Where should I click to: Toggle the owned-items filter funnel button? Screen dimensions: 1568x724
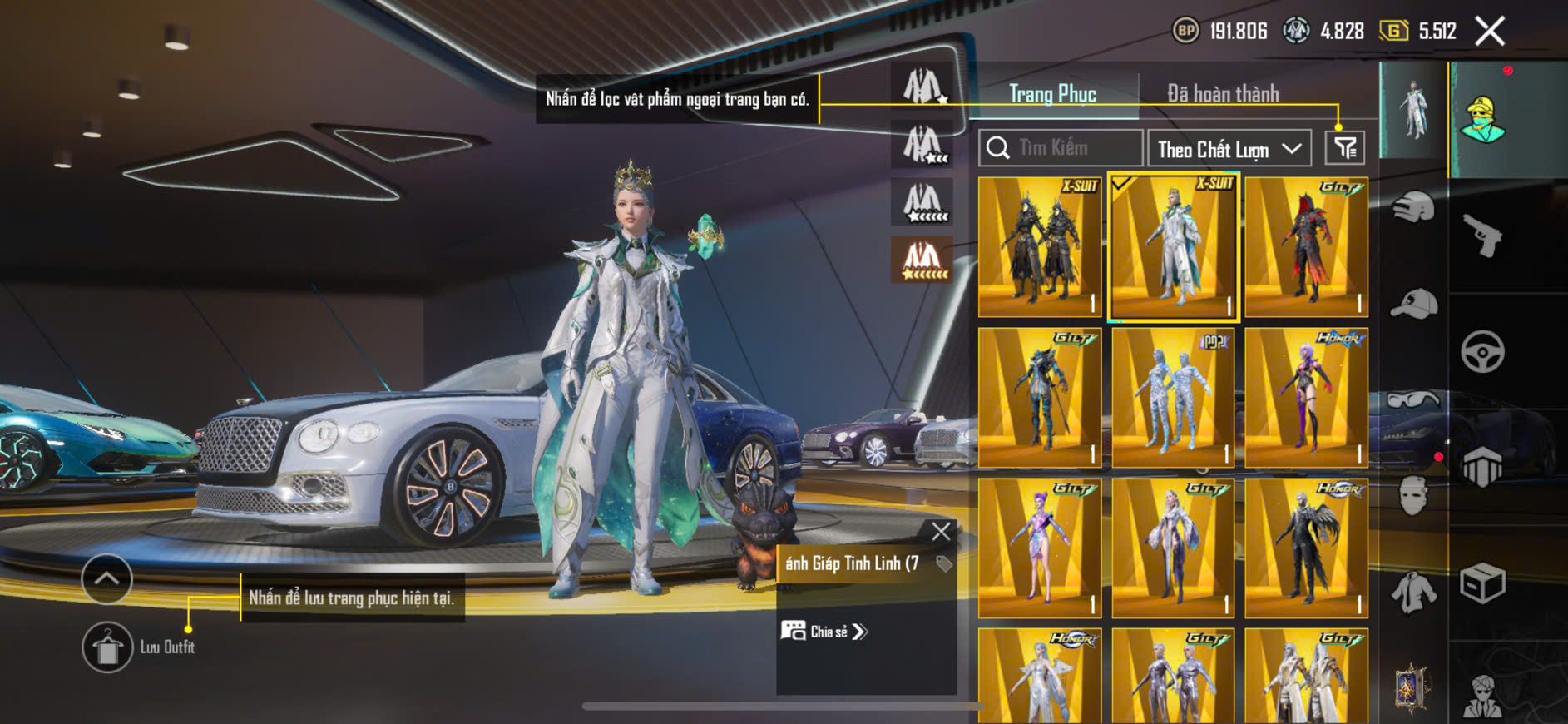(x=1344, y=148)
